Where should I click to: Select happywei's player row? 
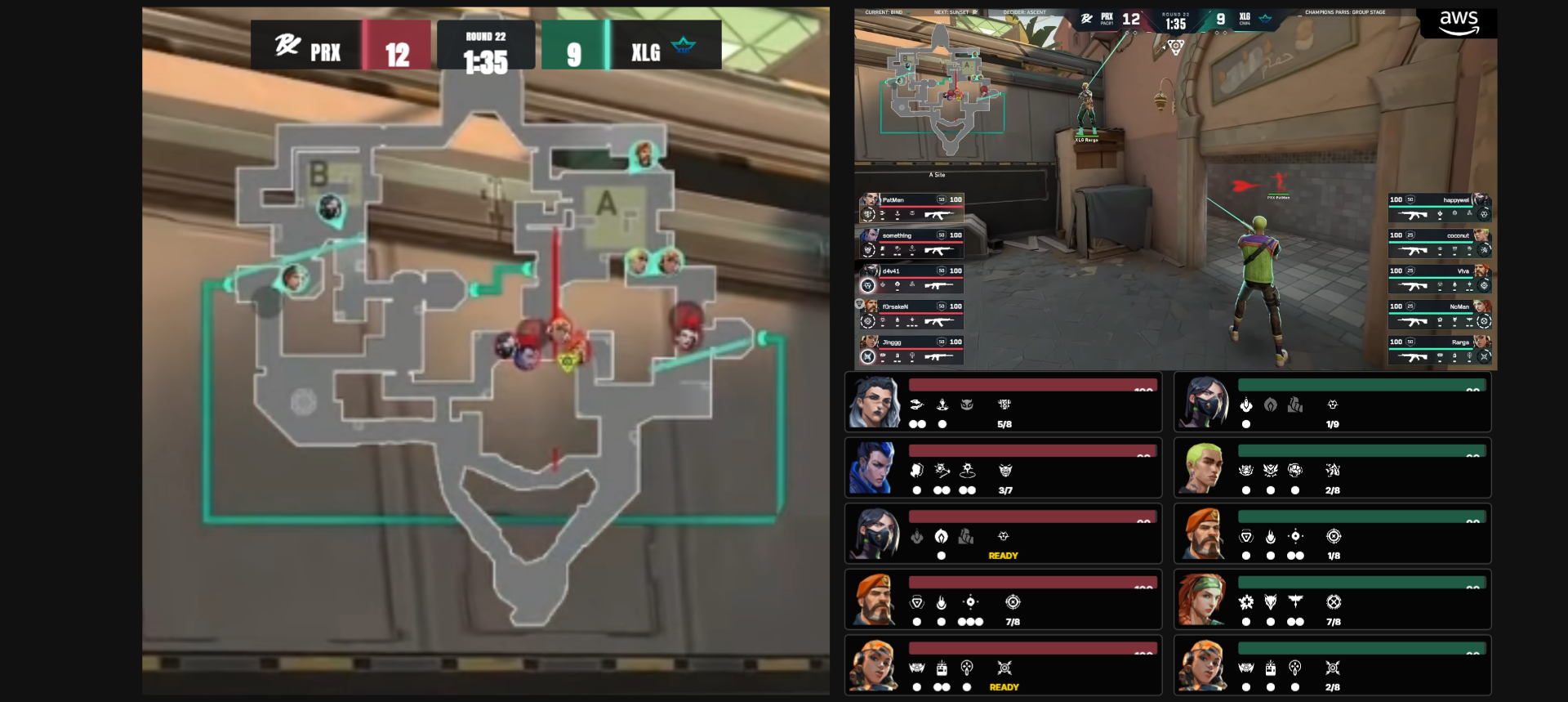click(x=1439, y=208)
